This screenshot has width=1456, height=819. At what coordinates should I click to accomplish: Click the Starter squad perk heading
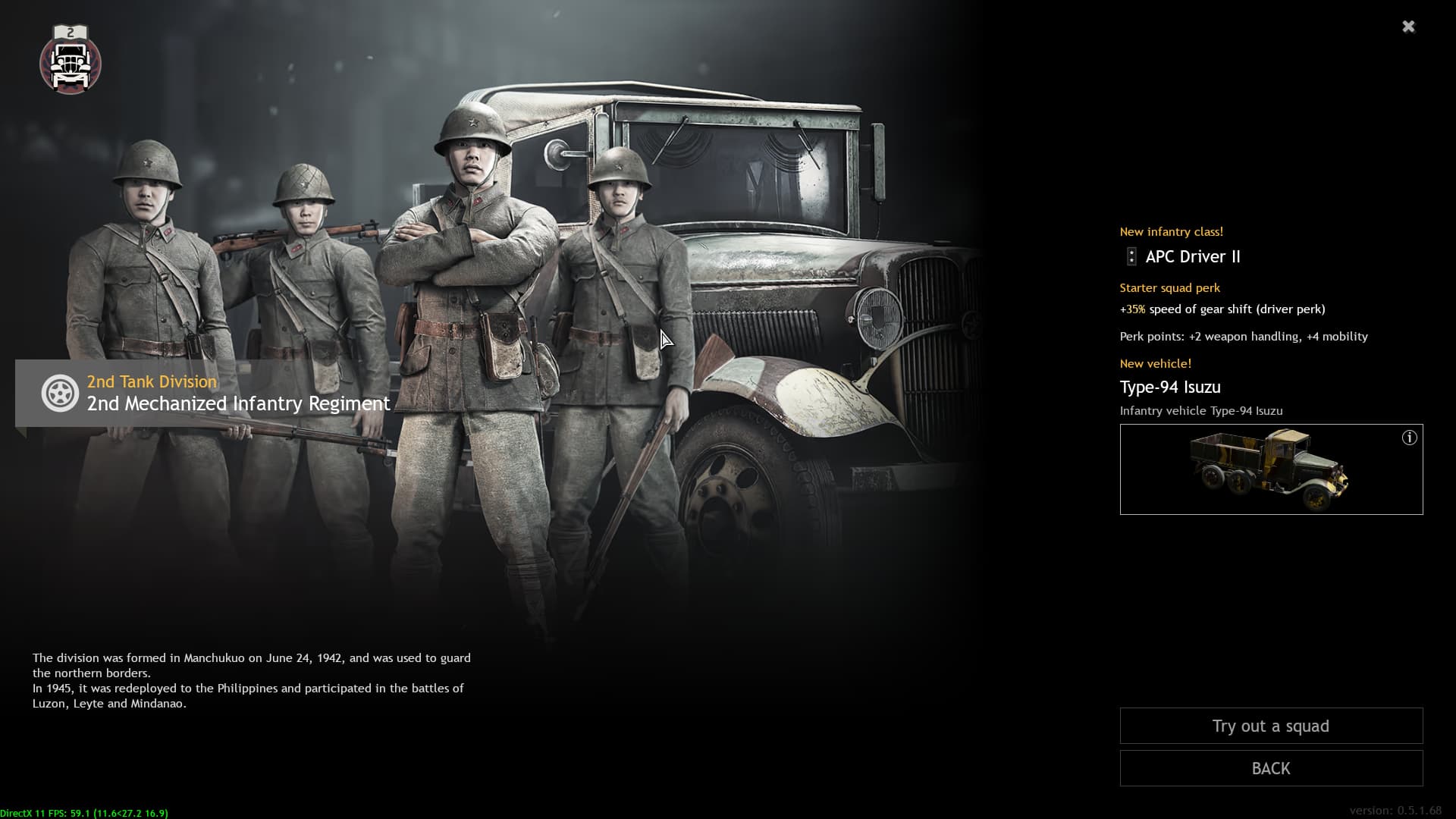pyautogui.click(x=1170, y=287)
